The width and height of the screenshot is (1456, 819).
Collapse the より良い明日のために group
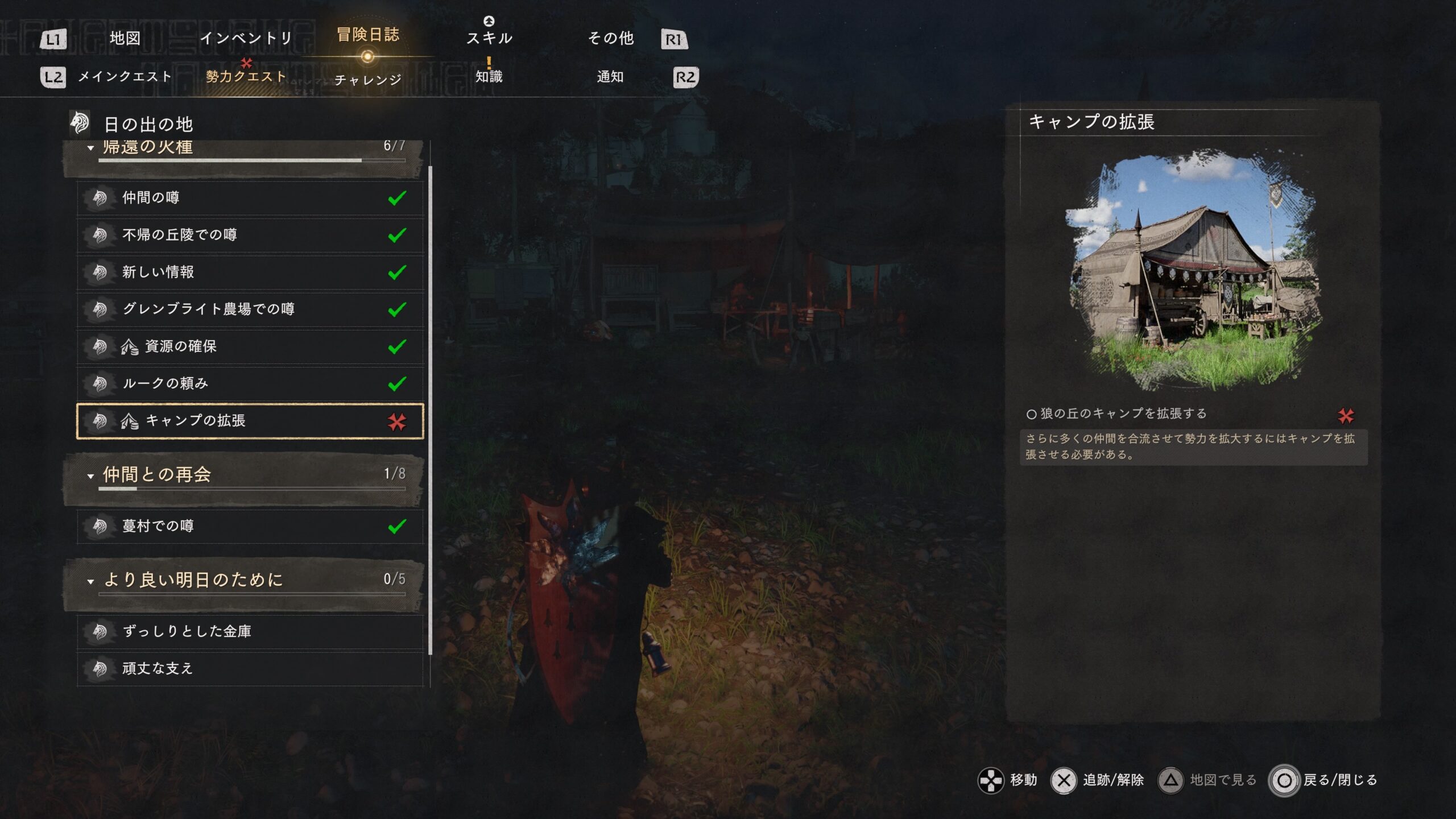click(x=90, y=581)
